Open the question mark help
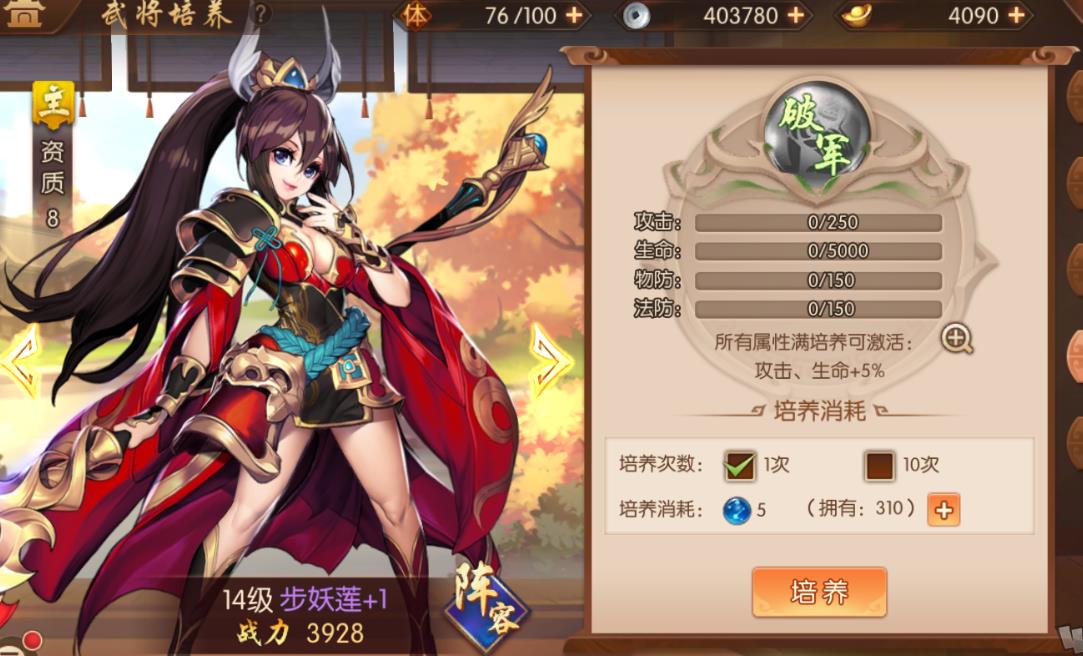The width and height of the screenshot is (1083, 656). point(261,14)
